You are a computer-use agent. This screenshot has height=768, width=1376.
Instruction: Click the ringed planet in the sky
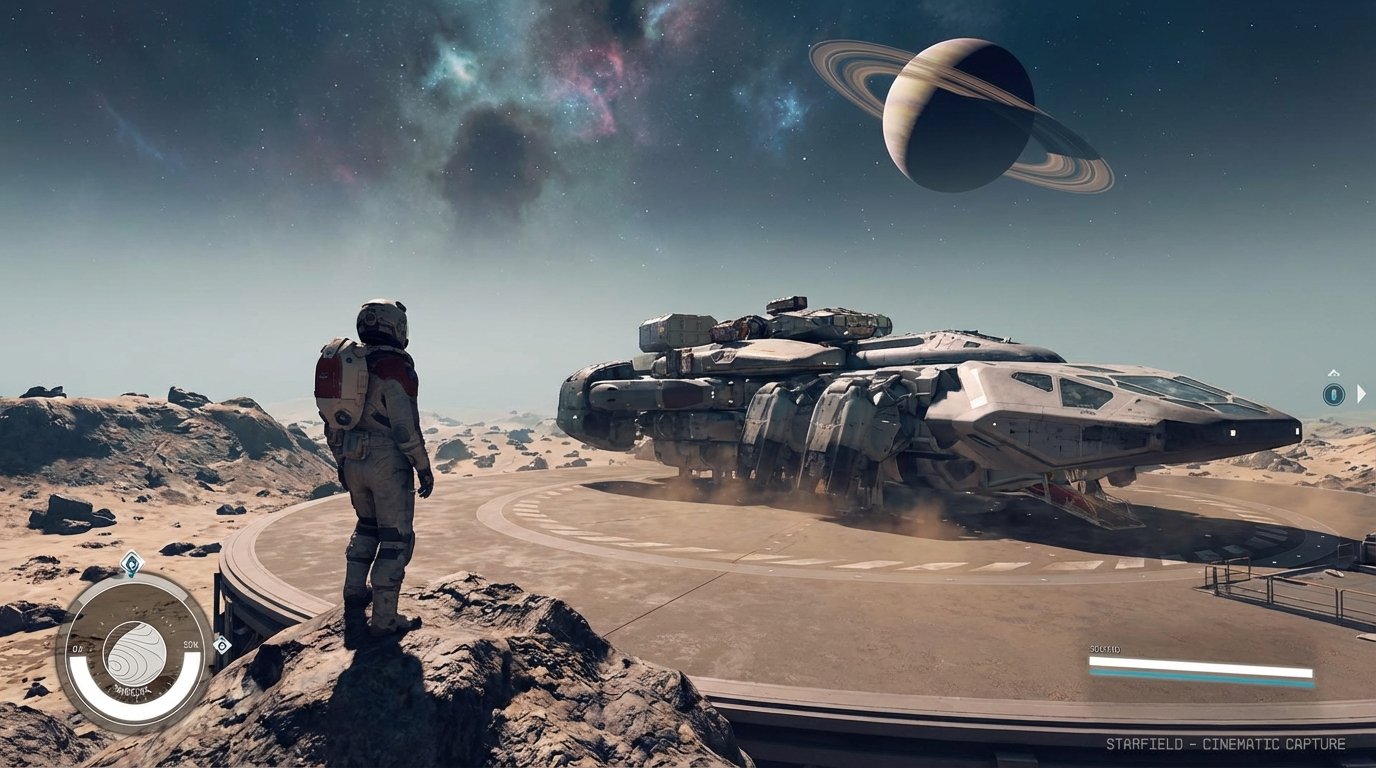tap(960, 115)
